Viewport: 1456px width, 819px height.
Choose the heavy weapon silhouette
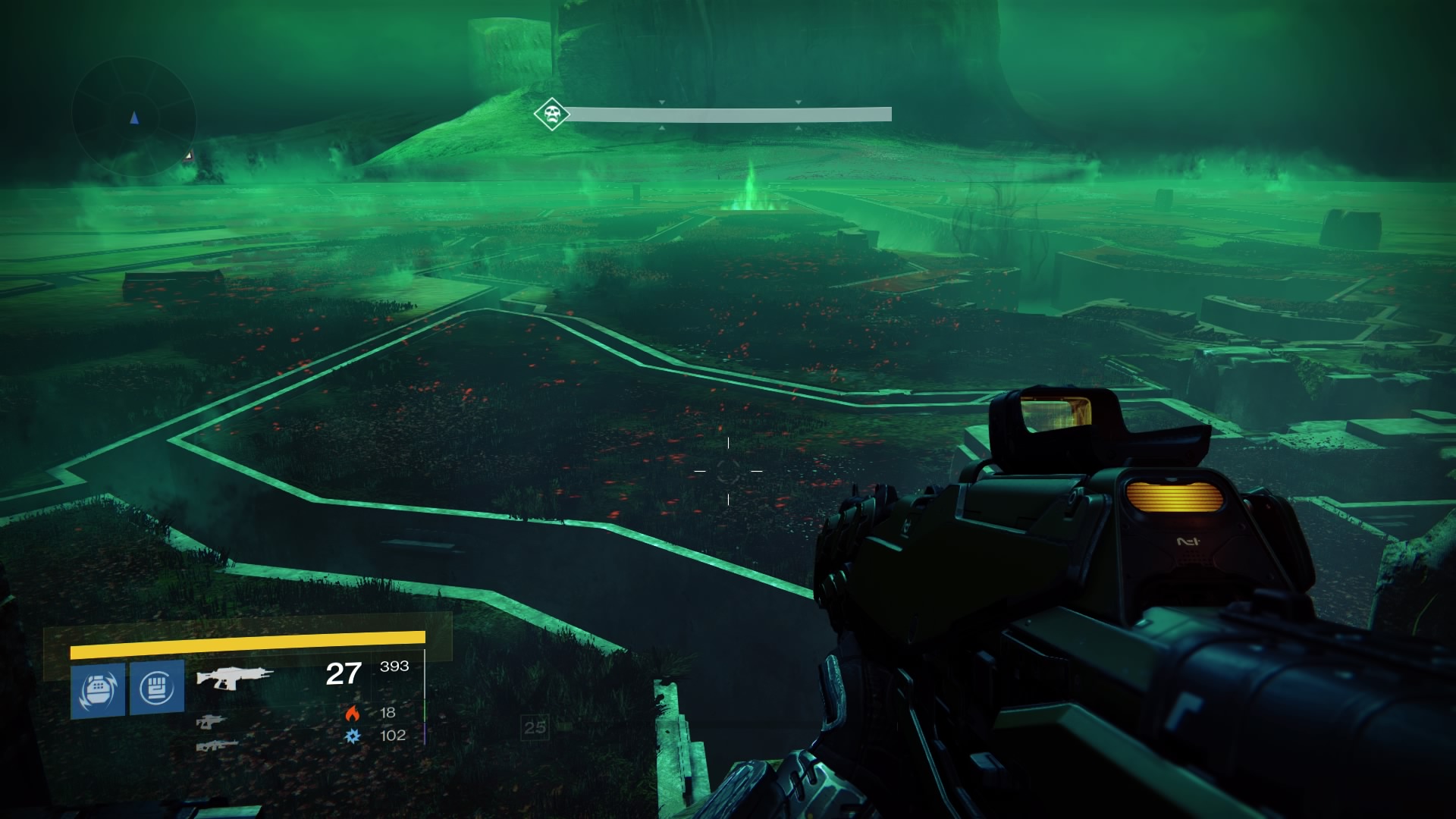(x=217, y=746)
